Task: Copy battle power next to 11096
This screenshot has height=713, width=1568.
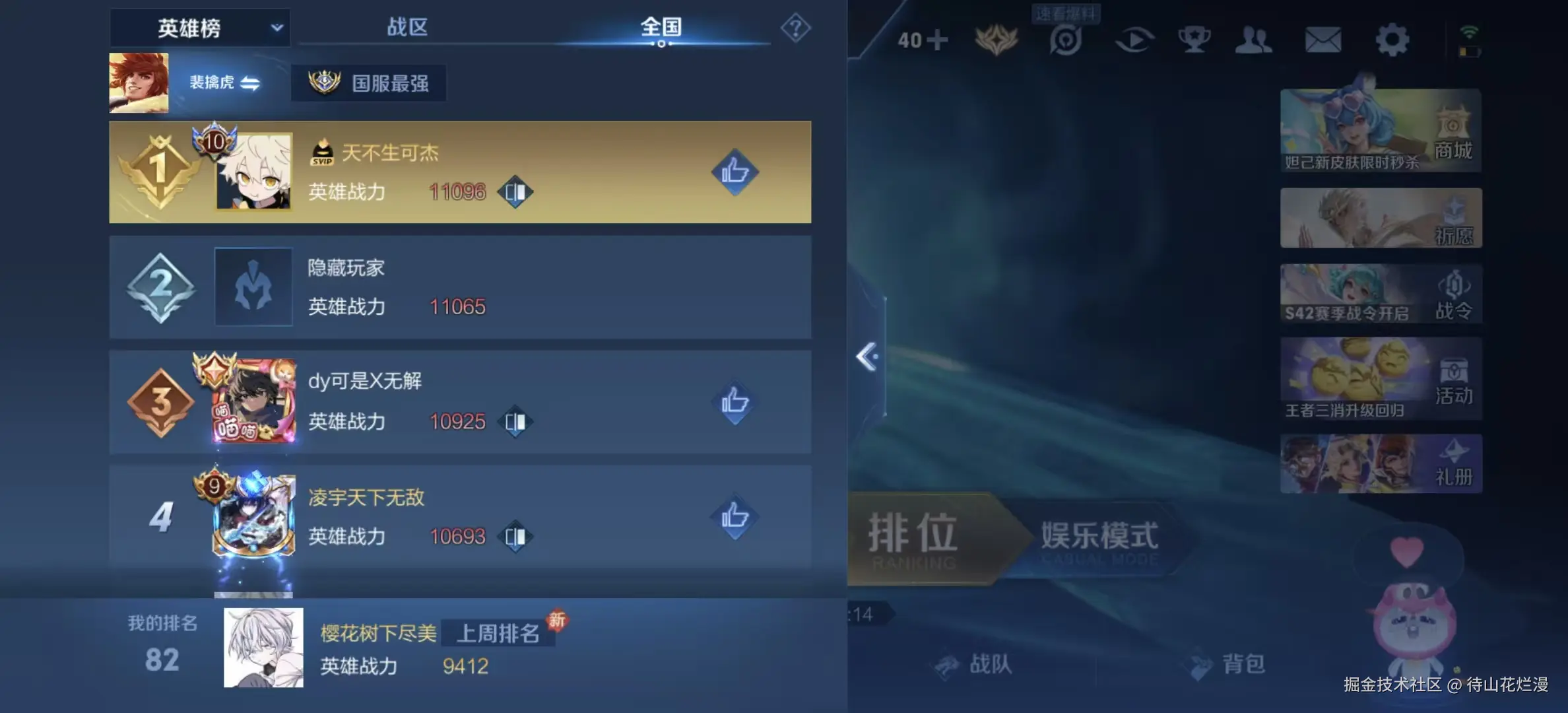Action: [515, 192]
